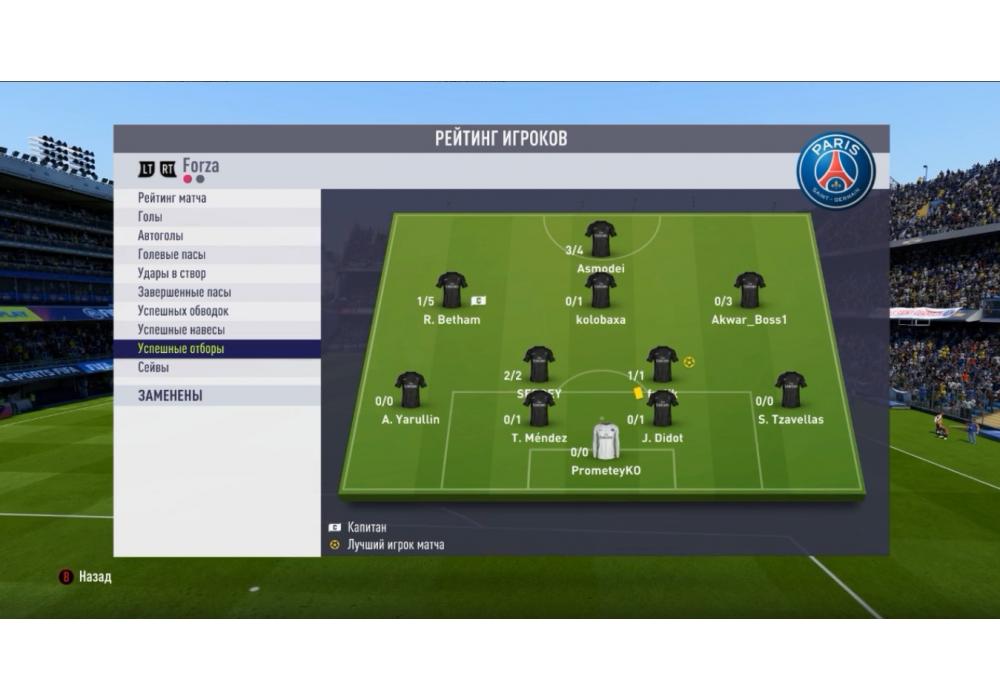Select striker Asmodei on the pitch

[600, 239]
